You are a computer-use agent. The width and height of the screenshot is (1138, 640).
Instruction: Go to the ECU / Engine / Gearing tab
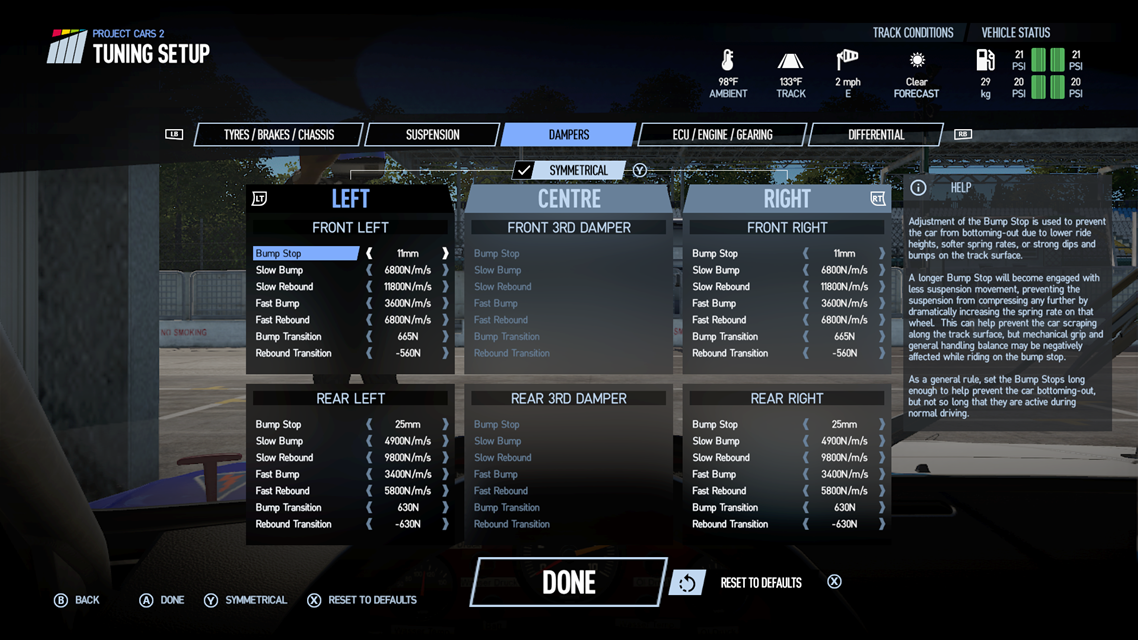pyautogui.click(x=721, y=135)
